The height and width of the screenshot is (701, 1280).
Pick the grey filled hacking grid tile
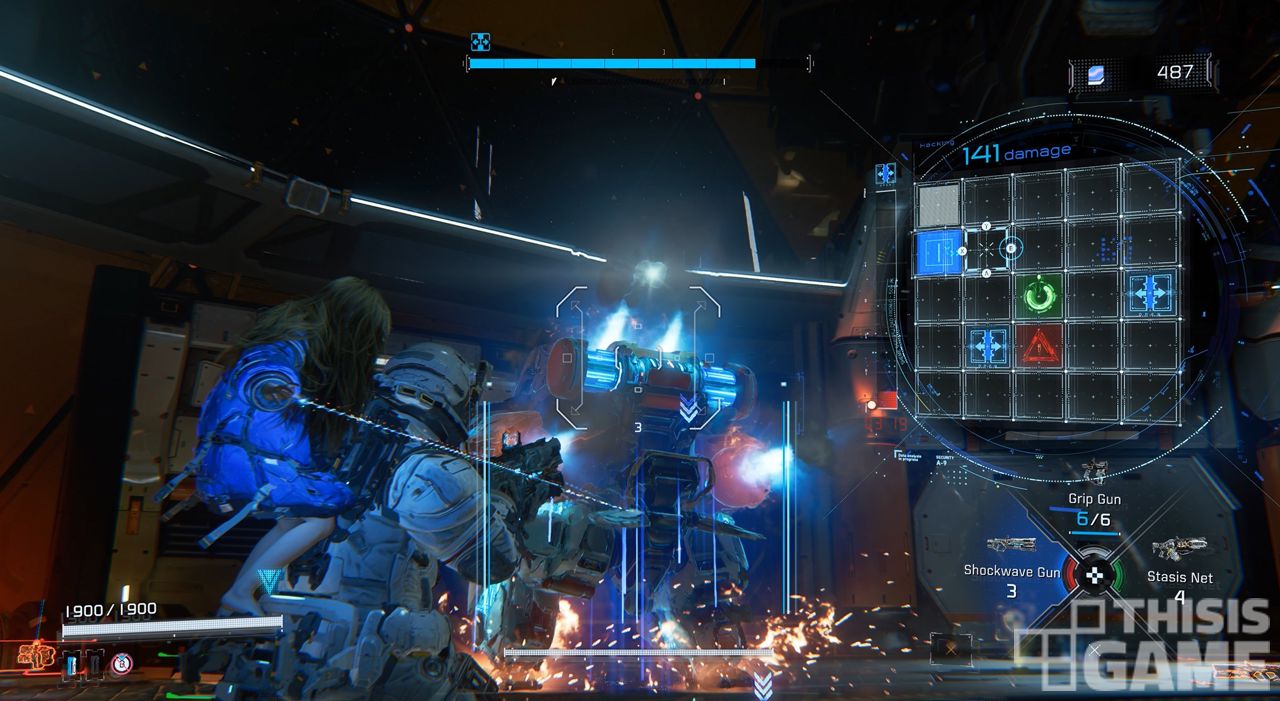[x=938, y=204]
